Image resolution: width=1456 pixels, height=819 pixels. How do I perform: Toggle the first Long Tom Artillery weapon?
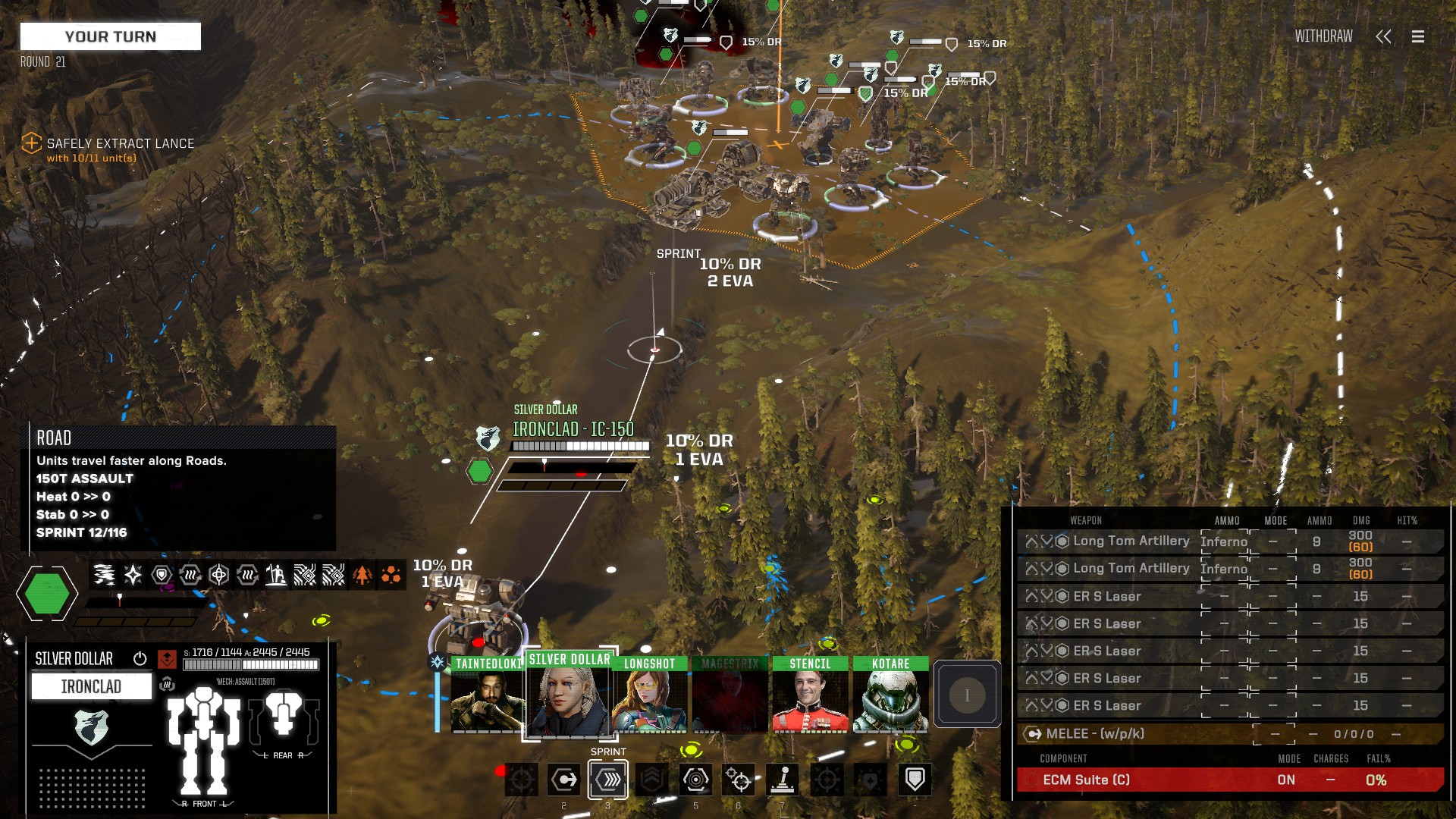[1131, 541]
